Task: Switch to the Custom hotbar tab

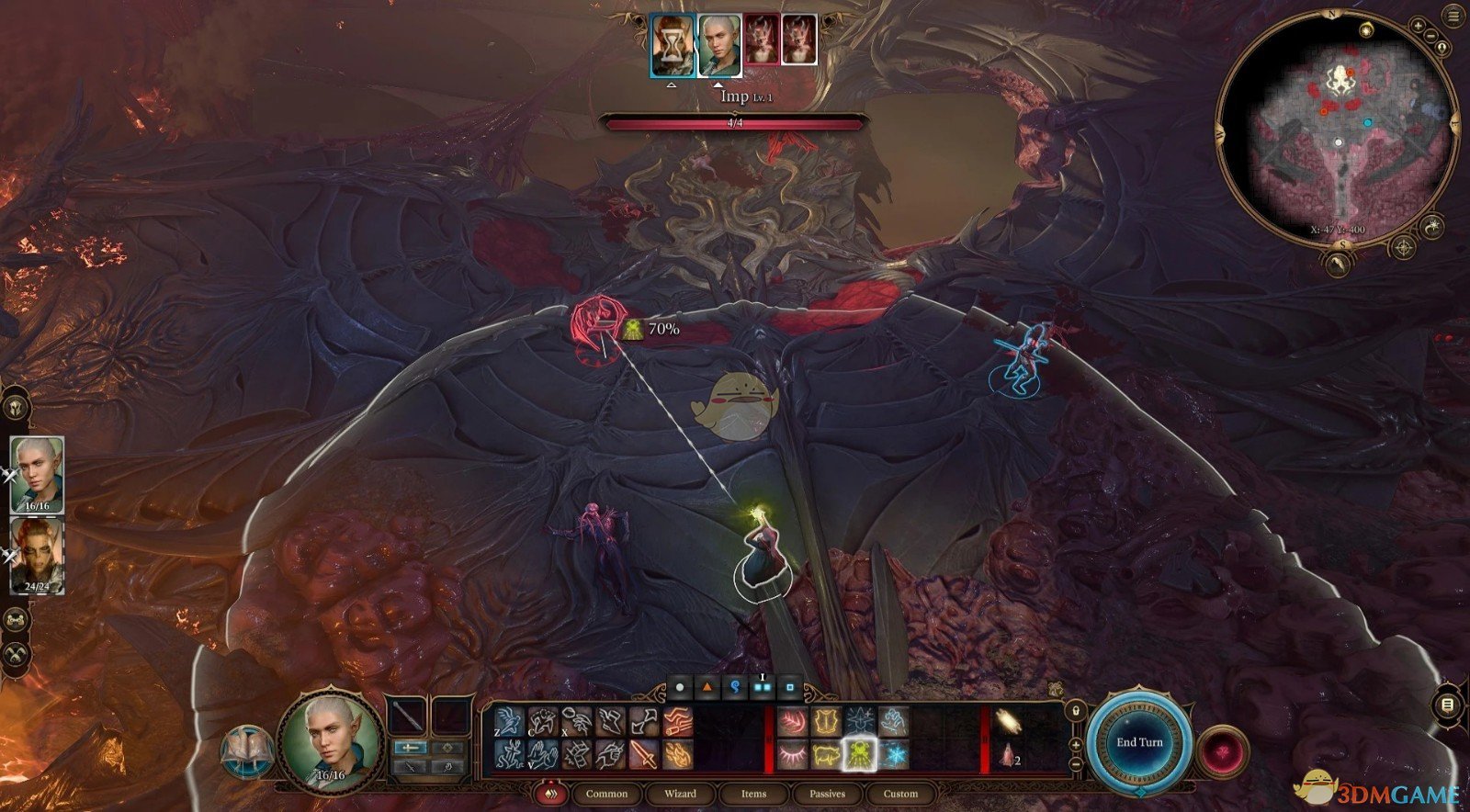Action: (x=900, y=794)
